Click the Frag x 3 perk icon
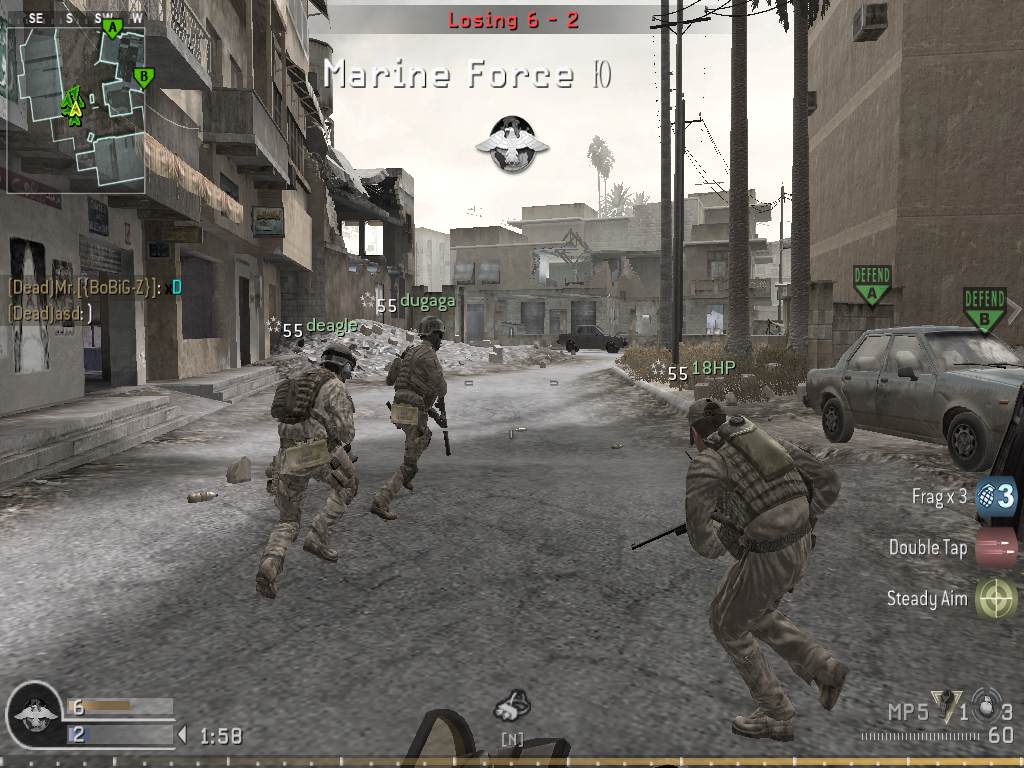 (996, 496)
